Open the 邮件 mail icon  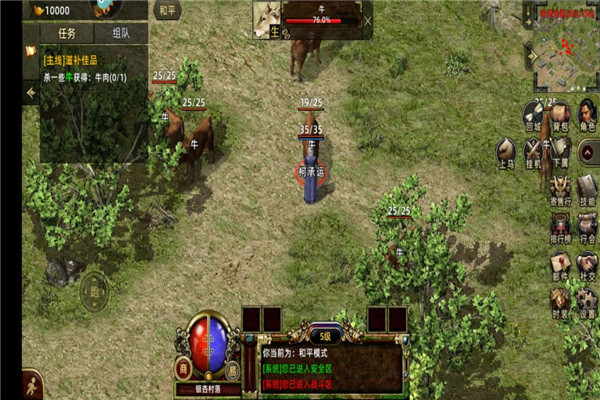tap(560, 265)
